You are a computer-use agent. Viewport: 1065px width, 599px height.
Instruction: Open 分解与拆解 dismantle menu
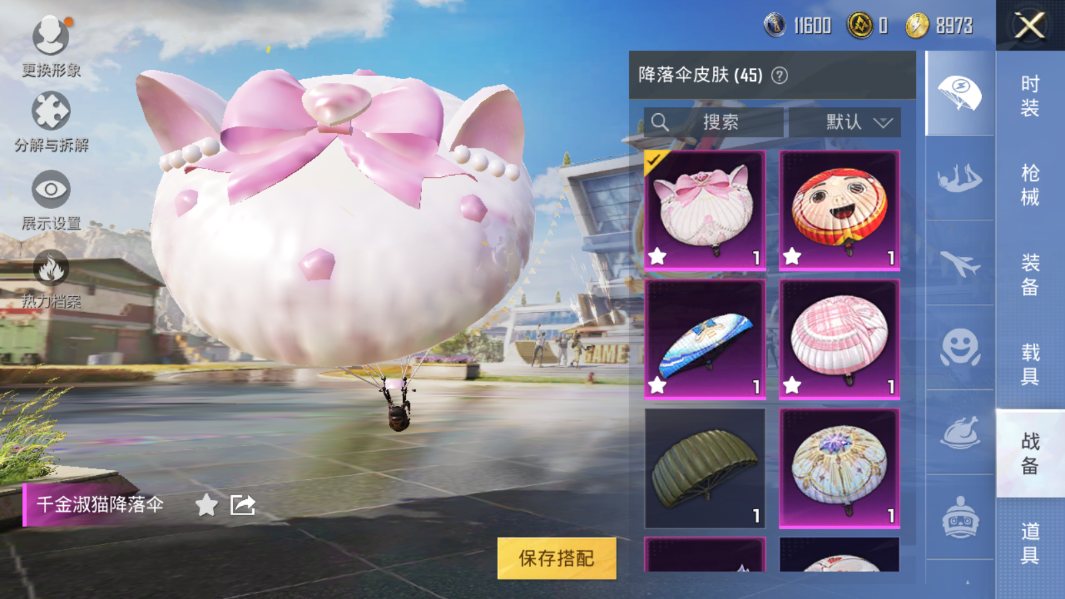tap(51, 122)
